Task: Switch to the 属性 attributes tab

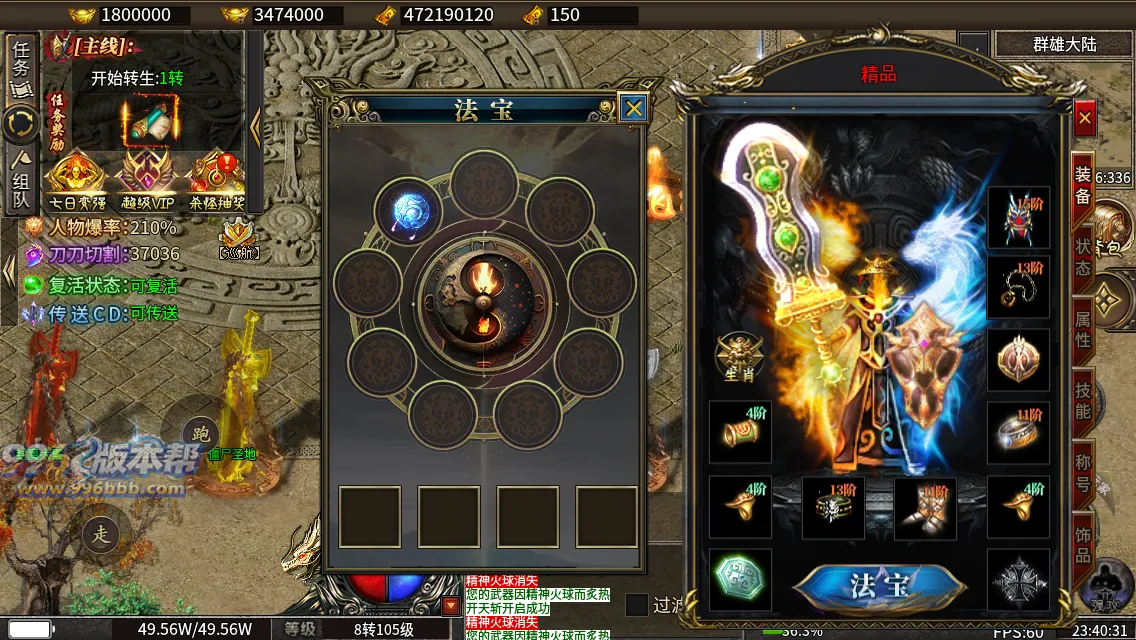Action: (1083, 326)
